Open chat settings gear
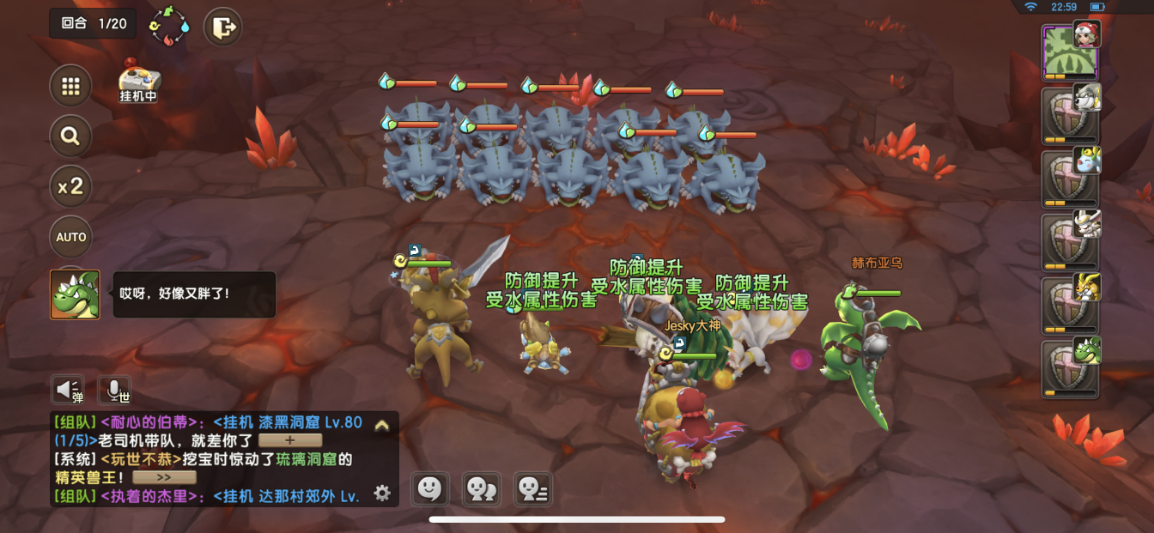This screenshot has height=533, width=1154. click(381, 493)
